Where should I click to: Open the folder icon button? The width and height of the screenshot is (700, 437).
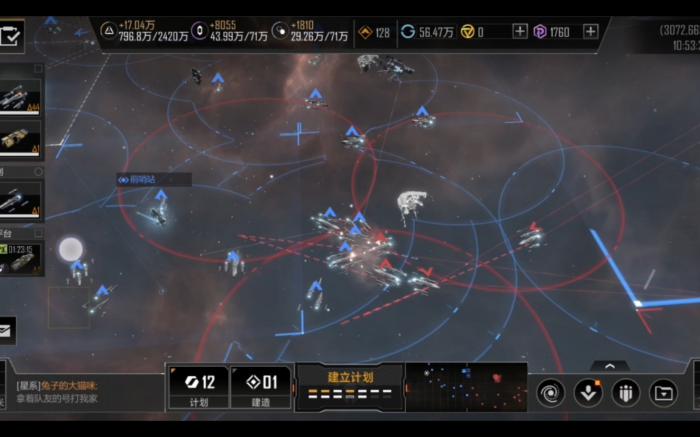(663, 392)
